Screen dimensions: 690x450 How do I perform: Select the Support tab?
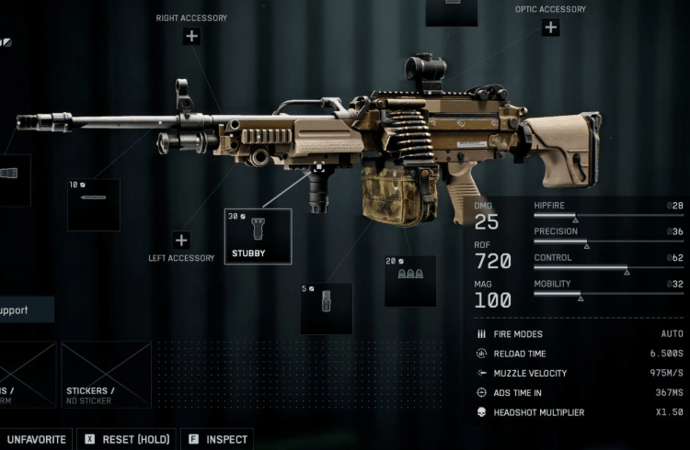tap(26, 310)
